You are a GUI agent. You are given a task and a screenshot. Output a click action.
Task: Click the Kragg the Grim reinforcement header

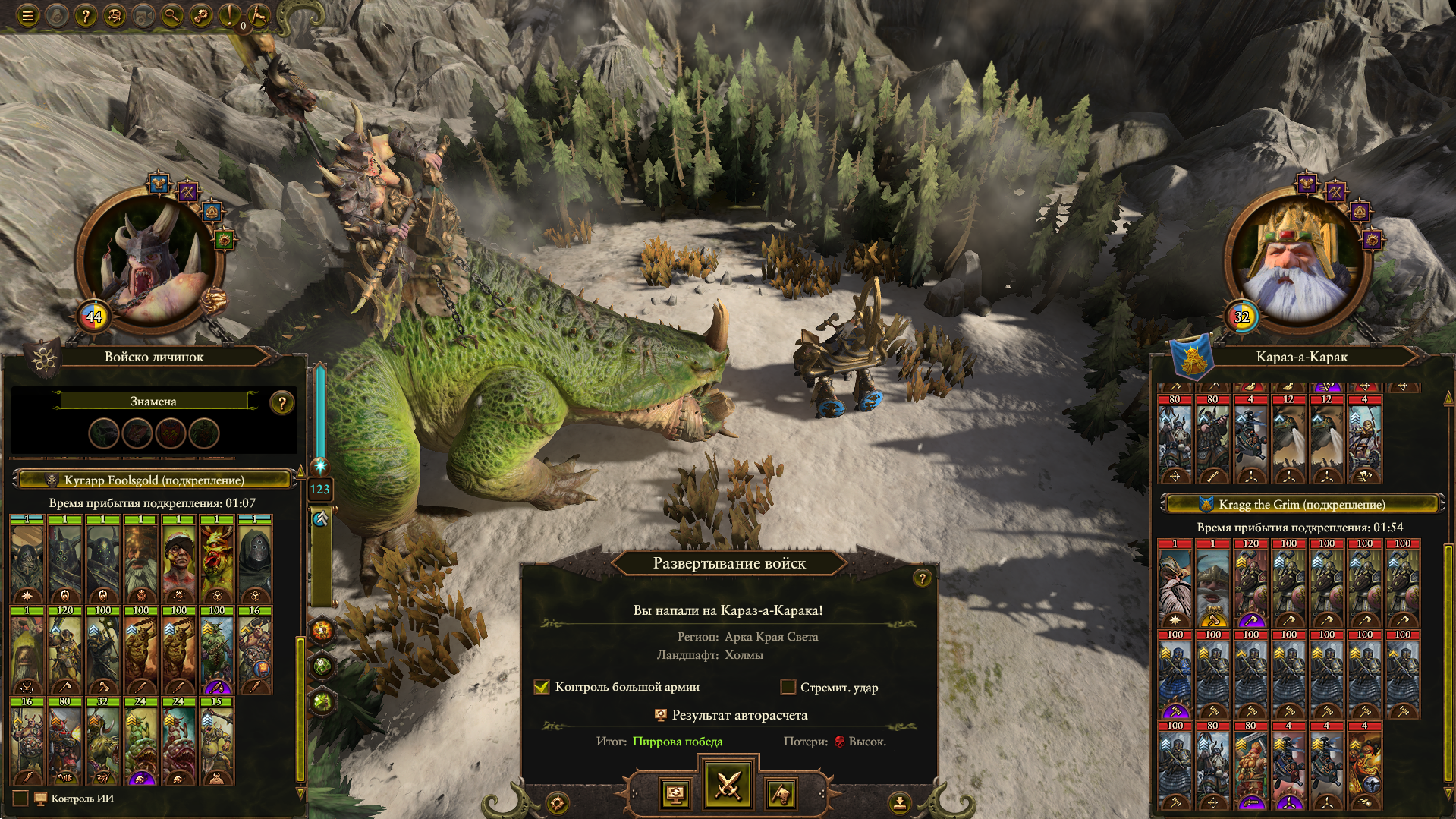[x=1302, y=504]
